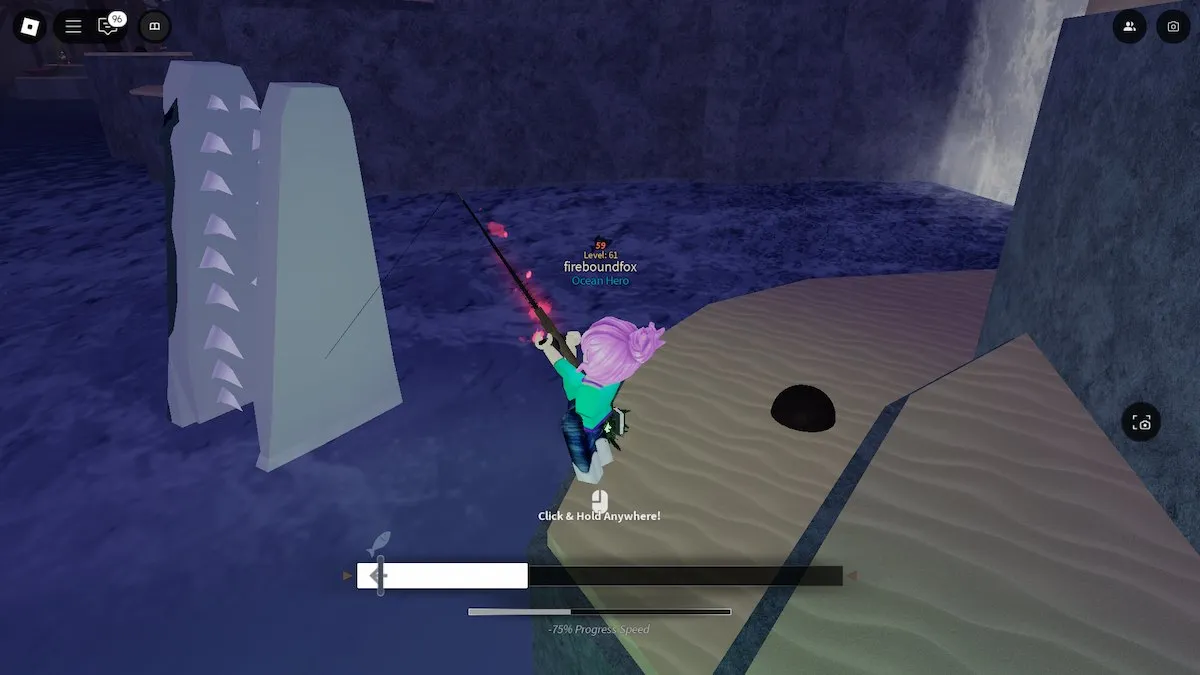The image size is (1200, 675).
Task: Take a screenshot with the framed camera button
Action: 1143,423
